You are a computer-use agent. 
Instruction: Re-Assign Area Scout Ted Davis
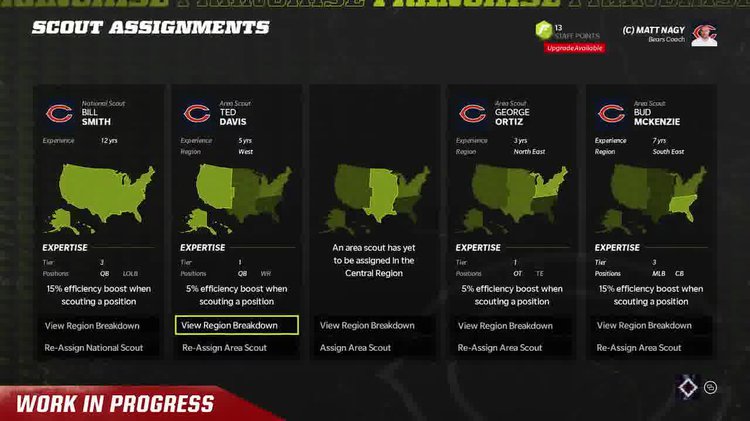pos(224,348)
